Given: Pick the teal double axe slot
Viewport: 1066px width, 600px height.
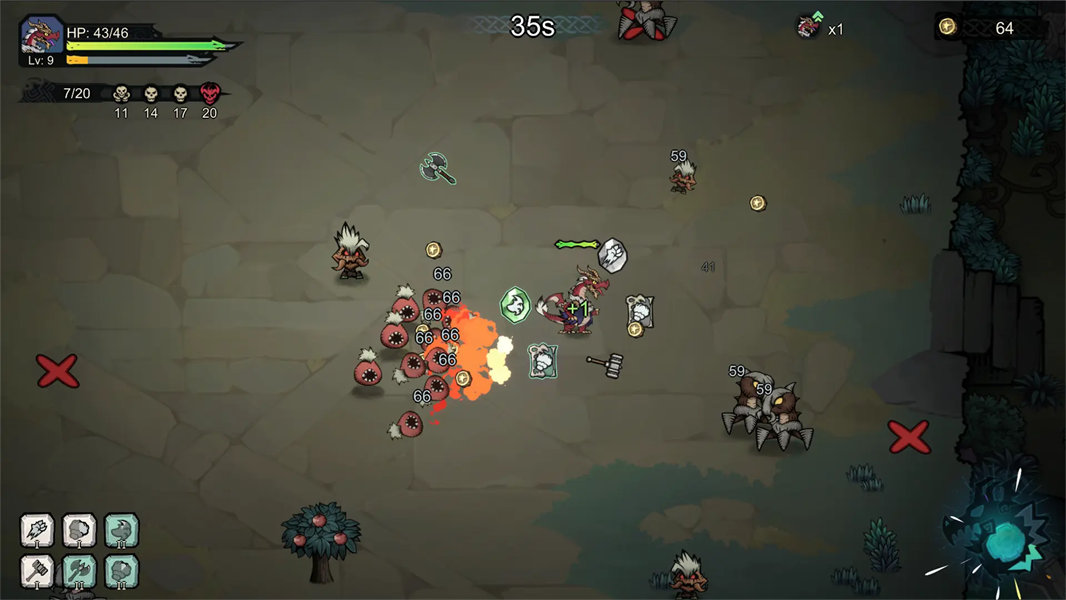Looking at the screenshot, I should (x=80, y=572).
